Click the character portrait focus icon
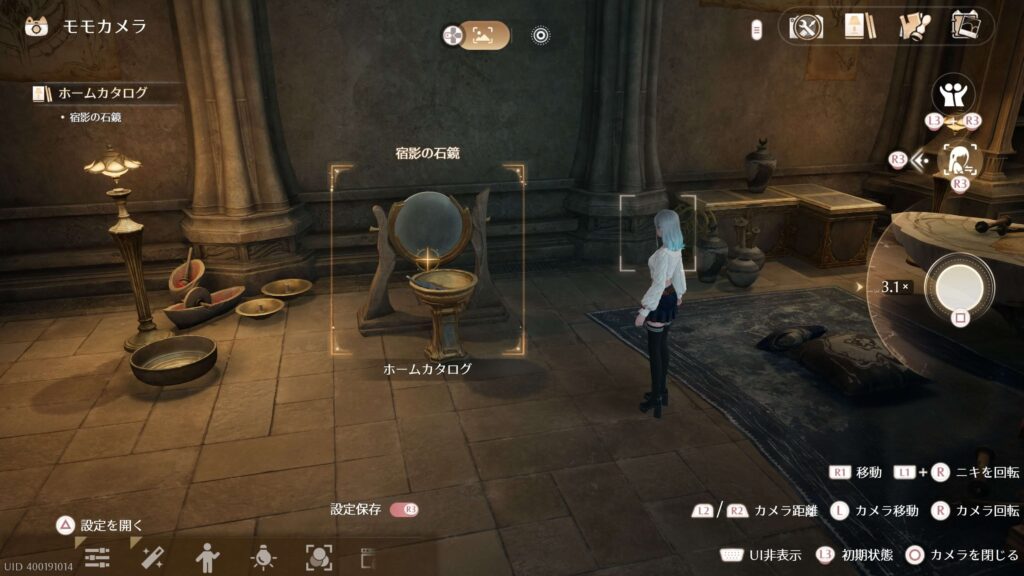This screenshot has width=1024, height=576. (x=962, y=159)
